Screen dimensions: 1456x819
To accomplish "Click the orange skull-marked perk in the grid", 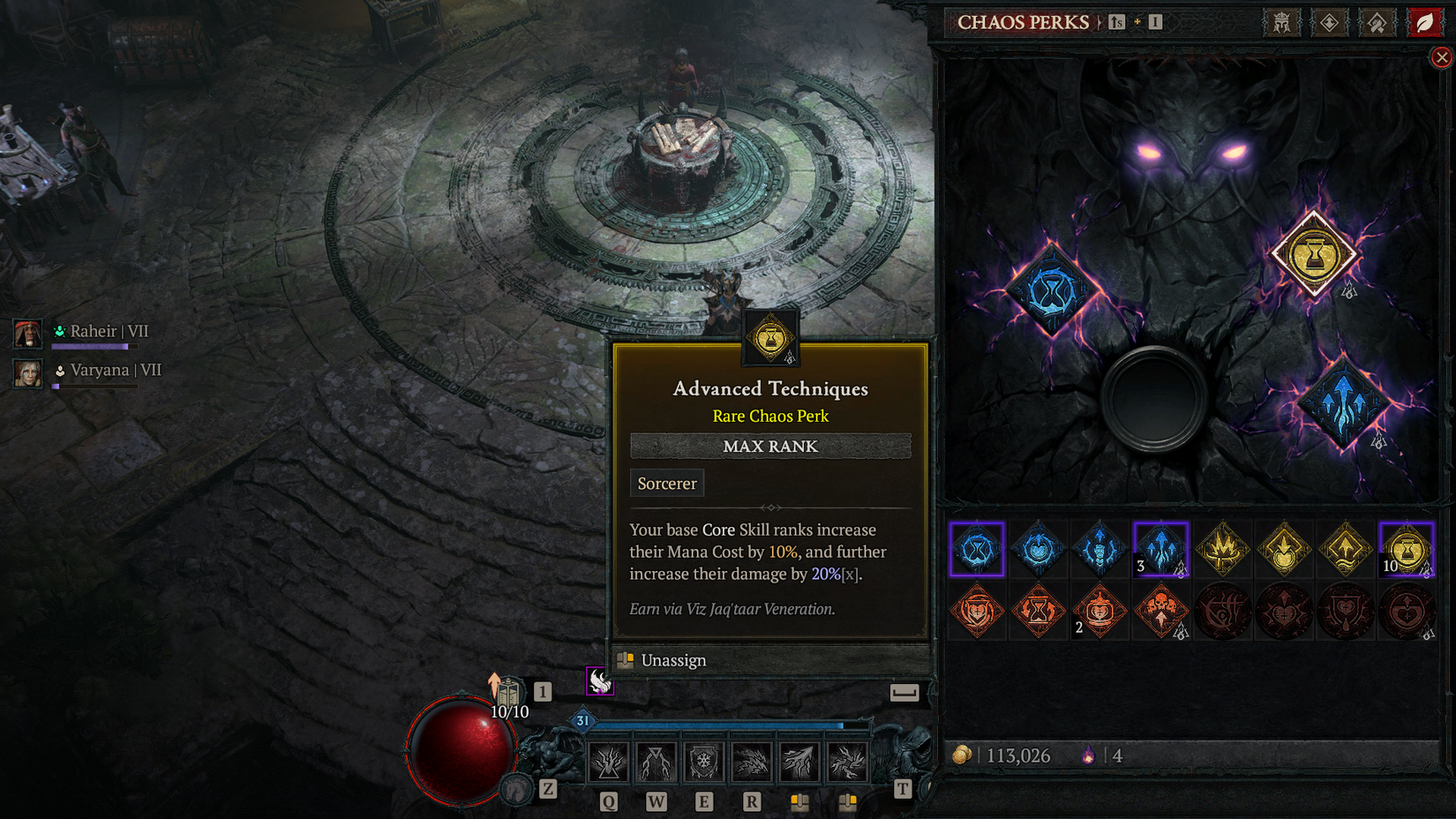I will [x=1161, y=612].
